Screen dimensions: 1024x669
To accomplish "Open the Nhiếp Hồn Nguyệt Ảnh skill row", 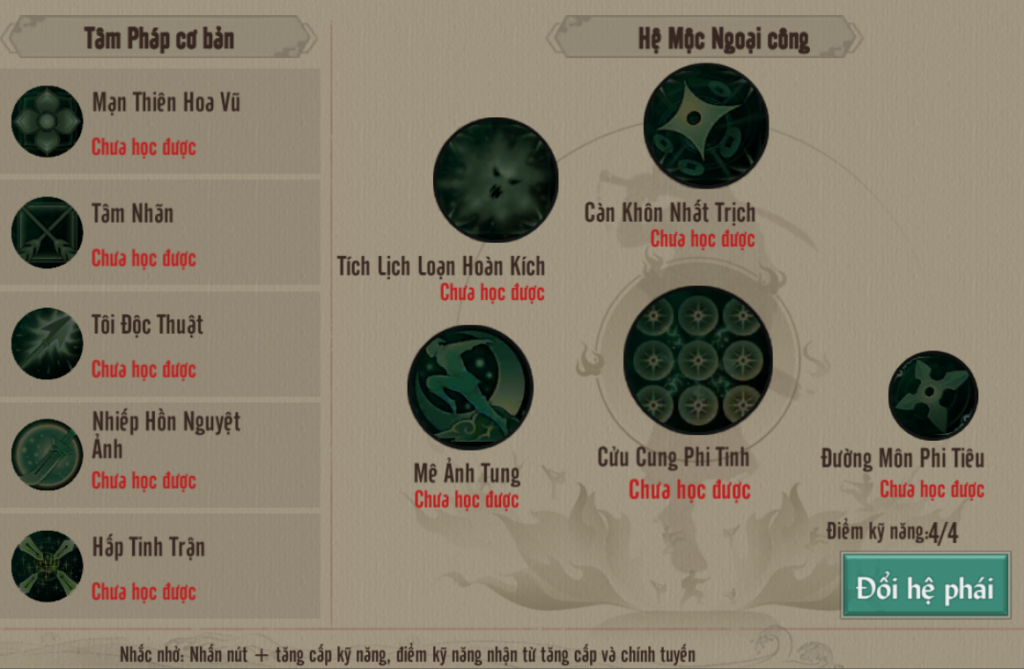I will click(160, 455).
